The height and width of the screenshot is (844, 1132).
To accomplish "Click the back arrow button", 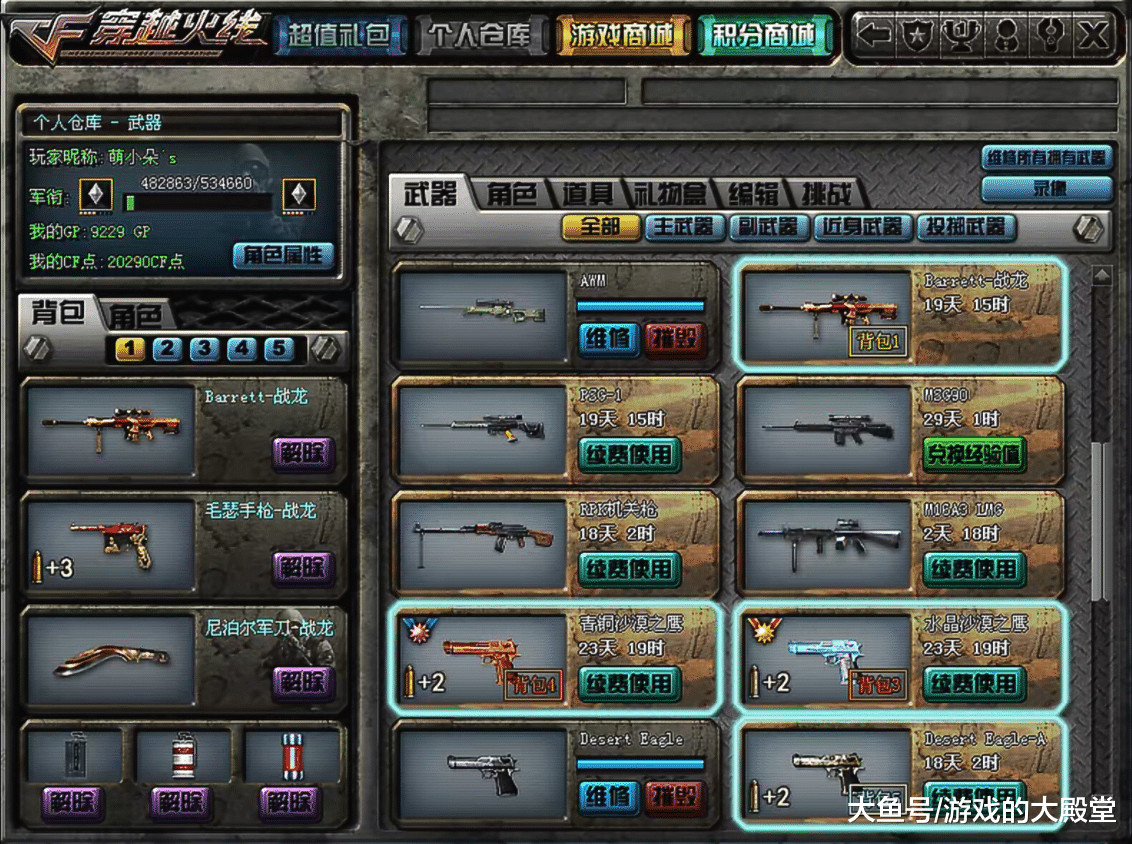I will point(874,36).
